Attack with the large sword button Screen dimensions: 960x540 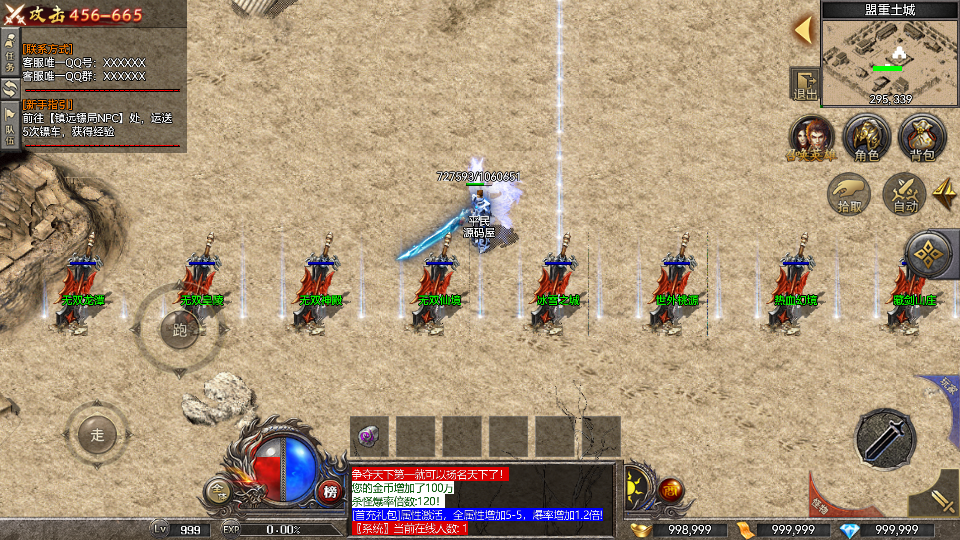[886, 438]
